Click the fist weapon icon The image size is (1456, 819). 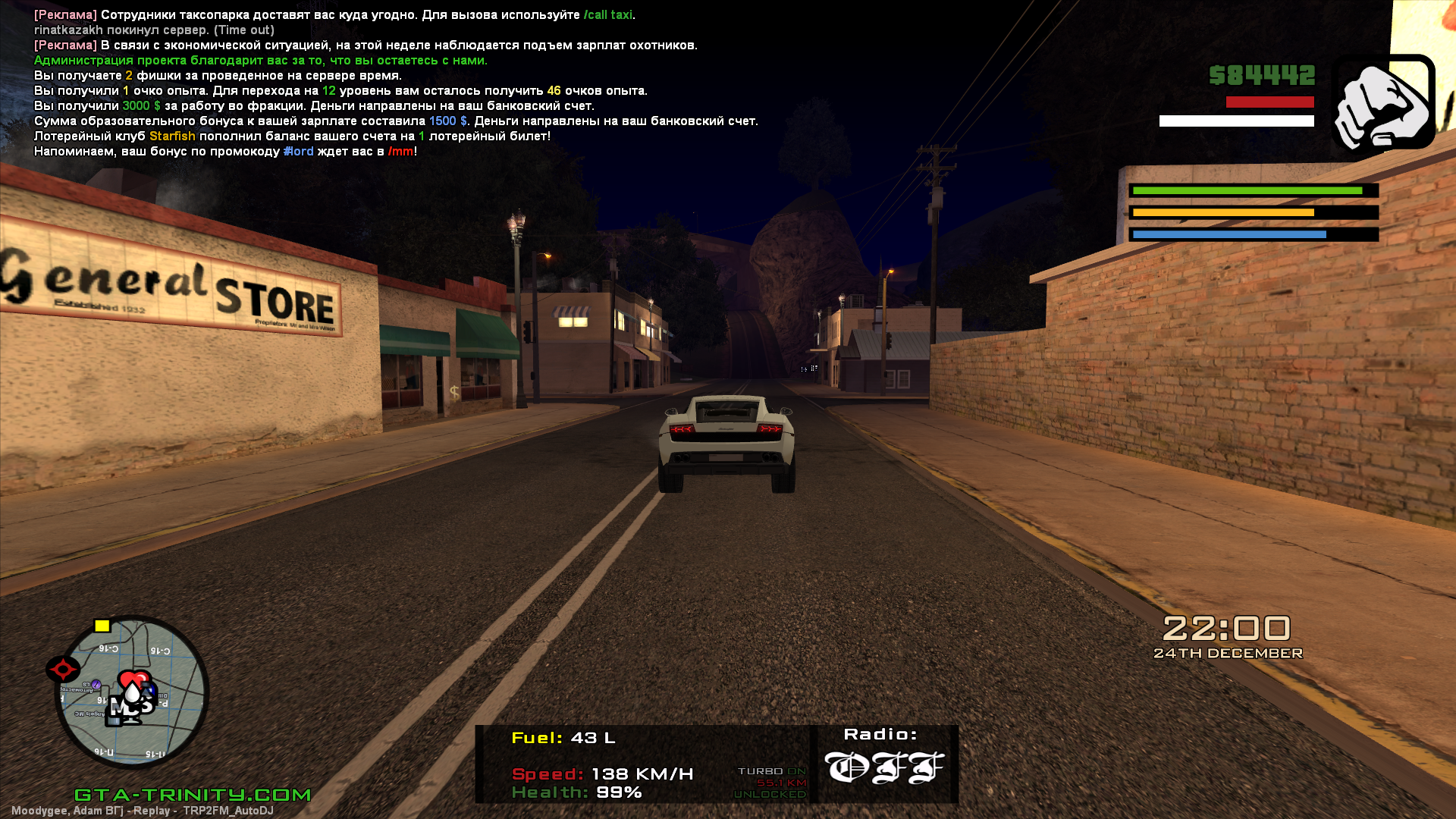1383,105
